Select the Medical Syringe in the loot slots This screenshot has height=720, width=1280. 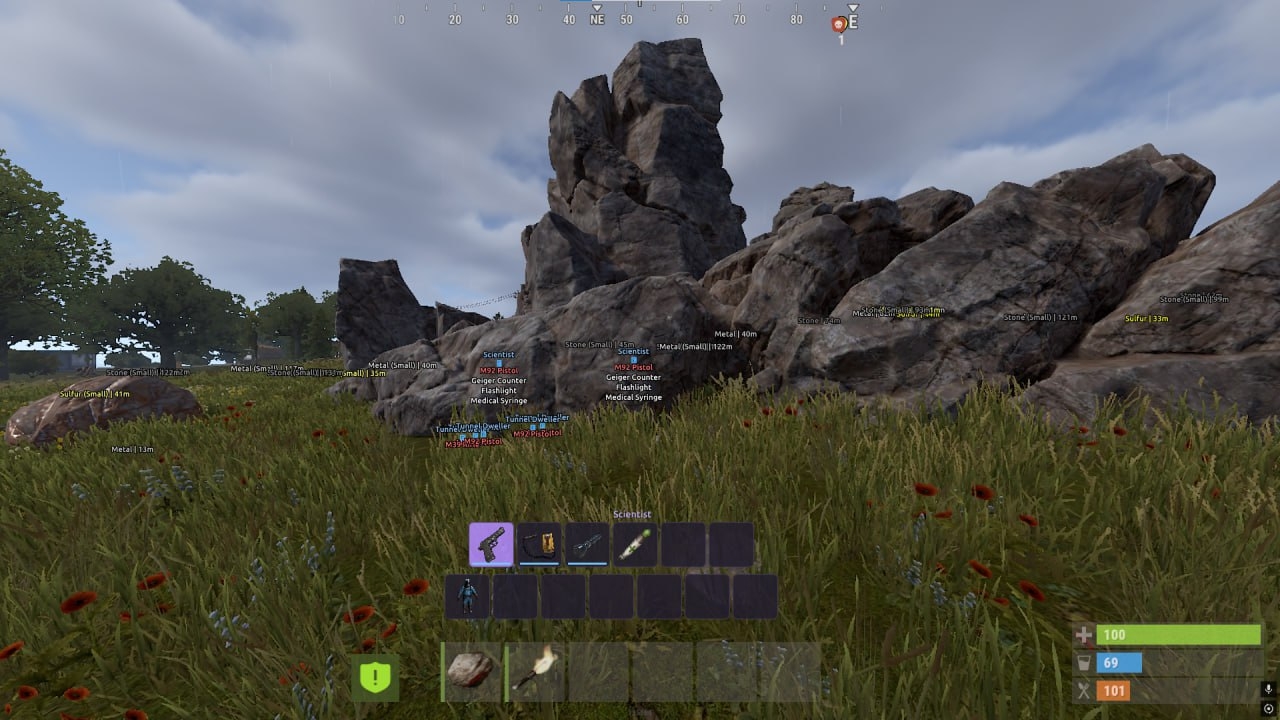[633, 543]
